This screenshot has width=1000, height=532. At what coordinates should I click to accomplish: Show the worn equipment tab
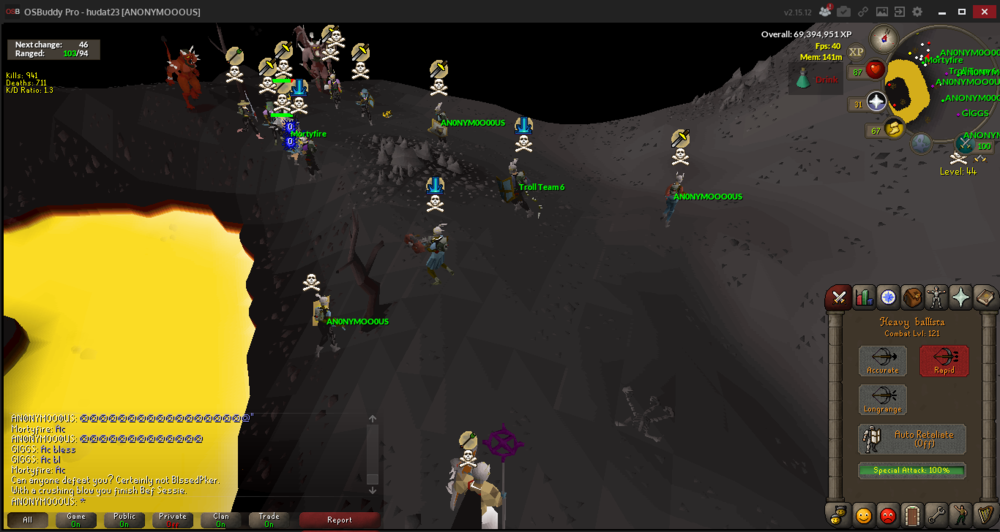936,297
